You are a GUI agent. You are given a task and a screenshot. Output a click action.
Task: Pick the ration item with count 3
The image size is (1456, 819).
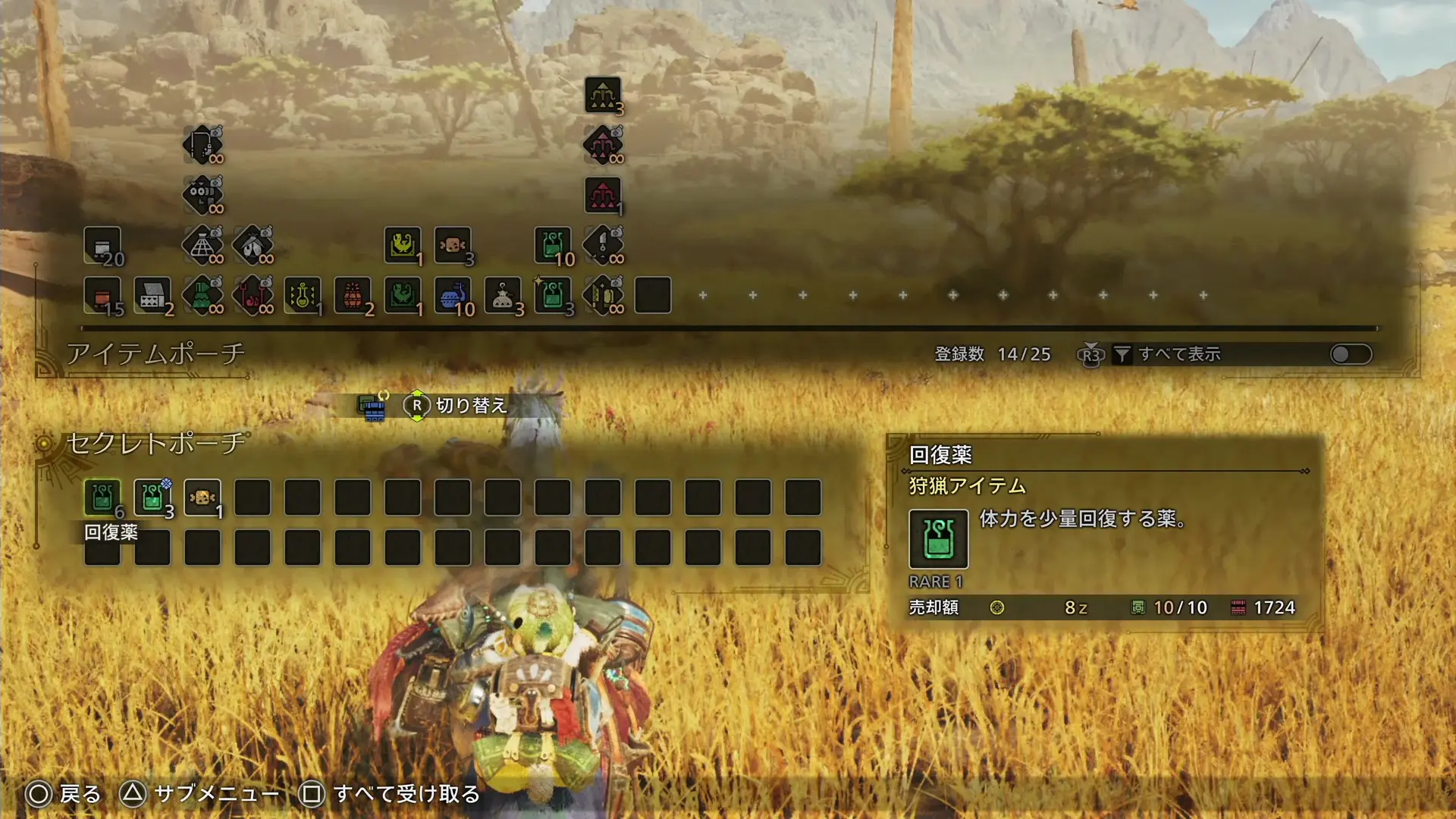[453, 245]
